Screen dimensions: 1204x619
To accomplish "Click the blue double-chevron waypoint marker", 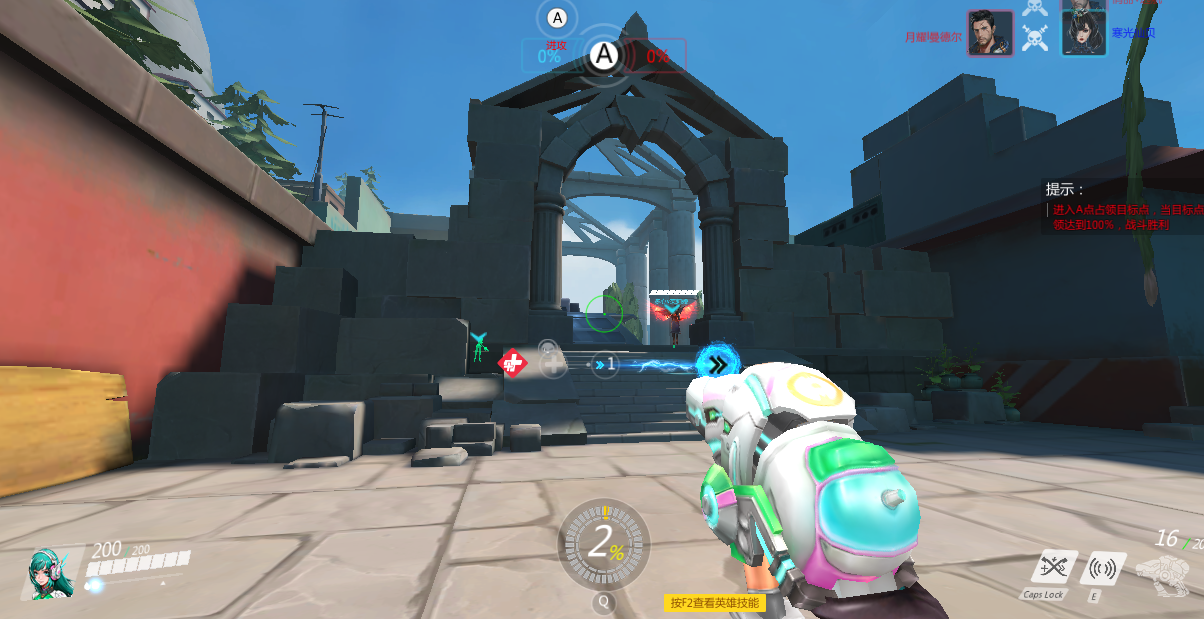I will [717, 363].
